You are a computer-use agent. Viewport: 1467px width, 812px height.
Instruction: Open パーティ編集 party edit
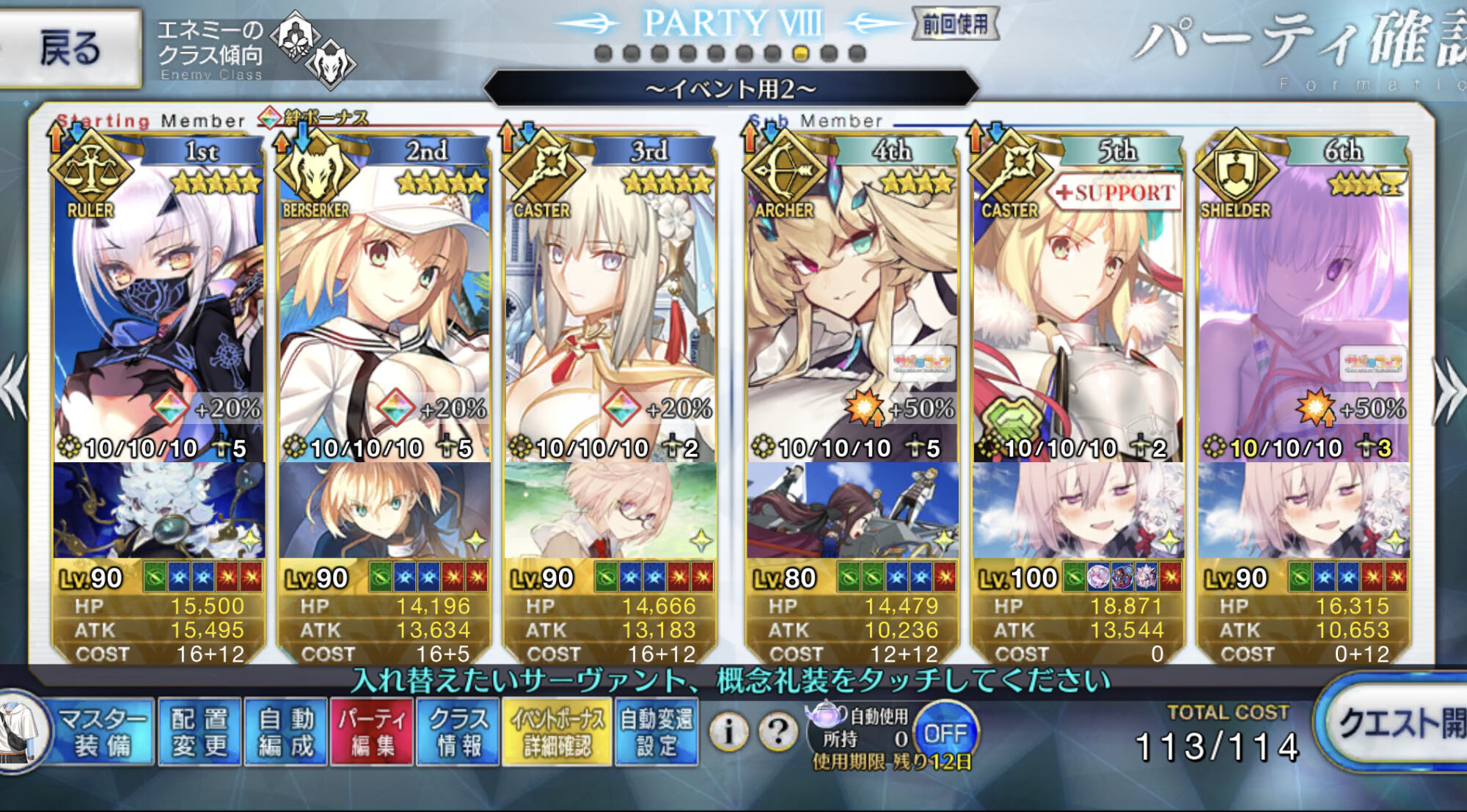coord(372,732)
